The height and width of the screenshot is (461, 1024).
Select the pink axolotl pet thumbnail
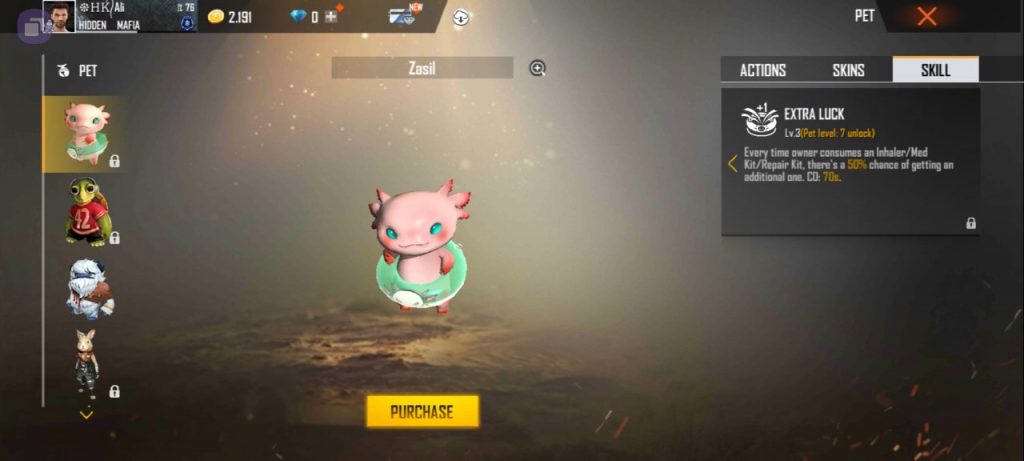[86, 133]
